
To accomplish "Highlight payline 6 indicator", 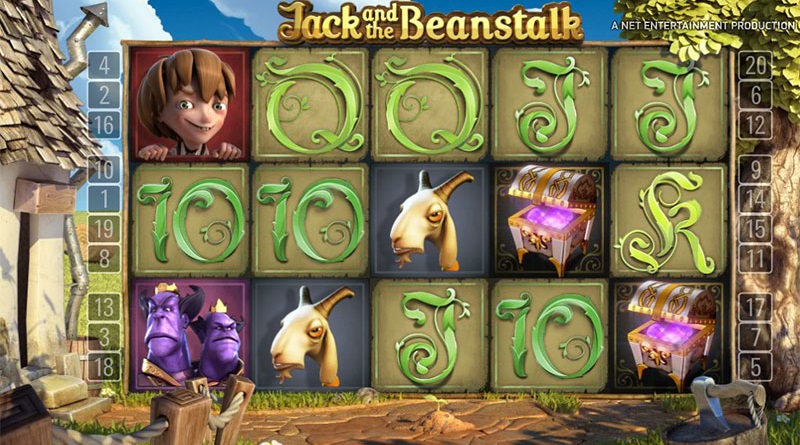I will click(x=756, y=95).
